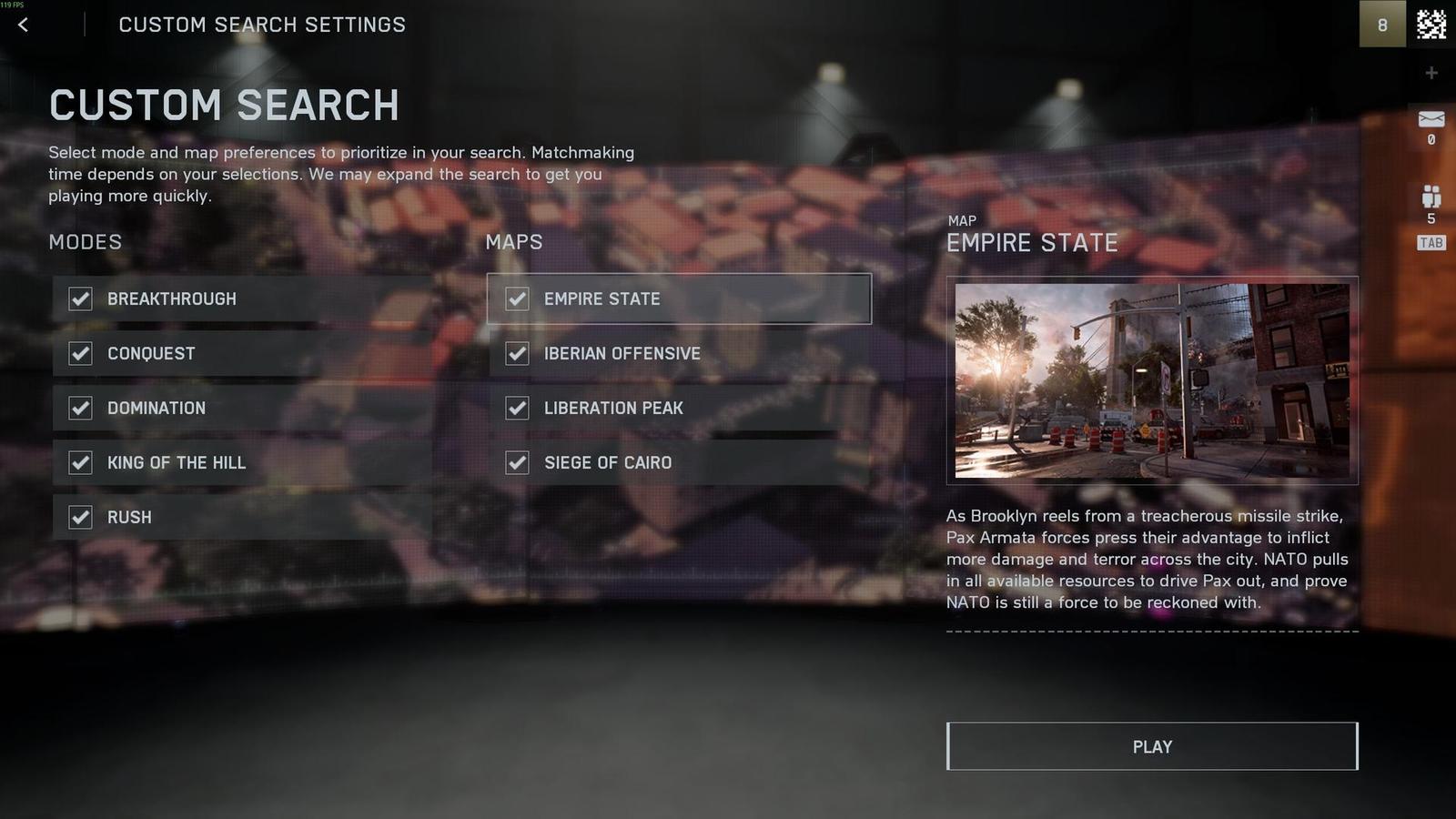Click the plus icon in the sidebar

point(1431,73)
